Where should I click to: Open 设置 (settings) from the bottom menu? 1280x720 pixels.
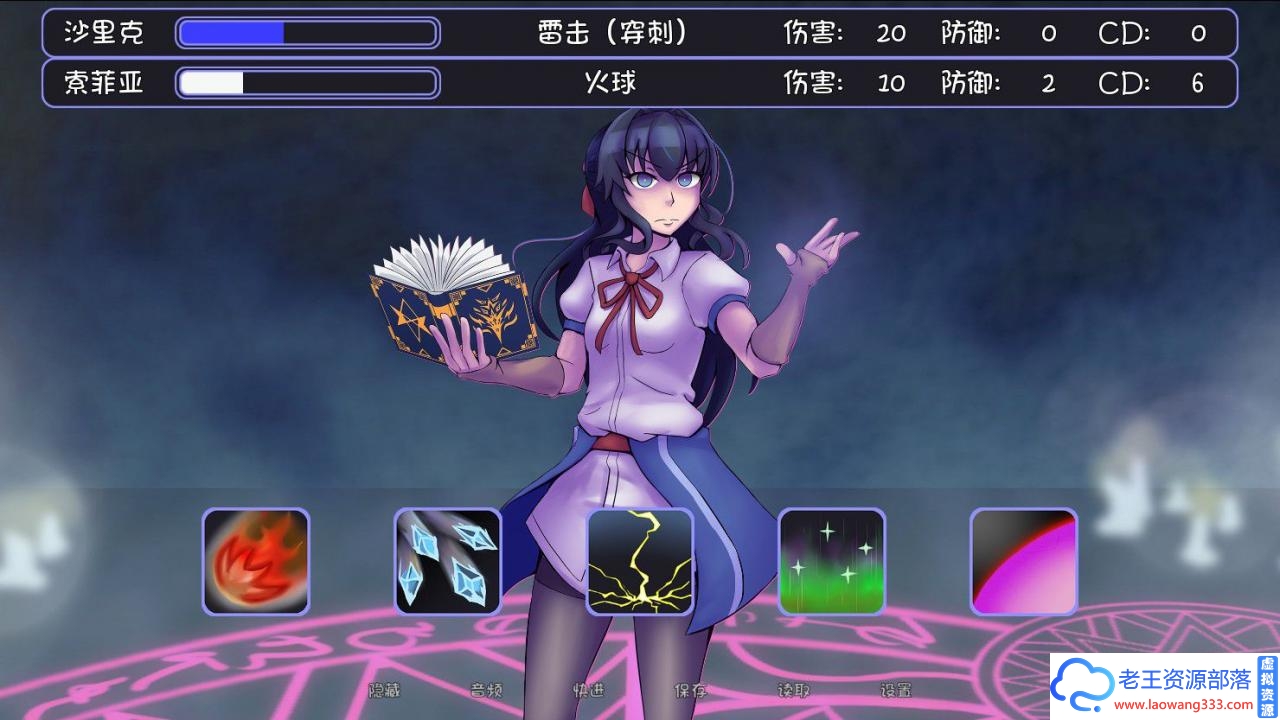896,691
